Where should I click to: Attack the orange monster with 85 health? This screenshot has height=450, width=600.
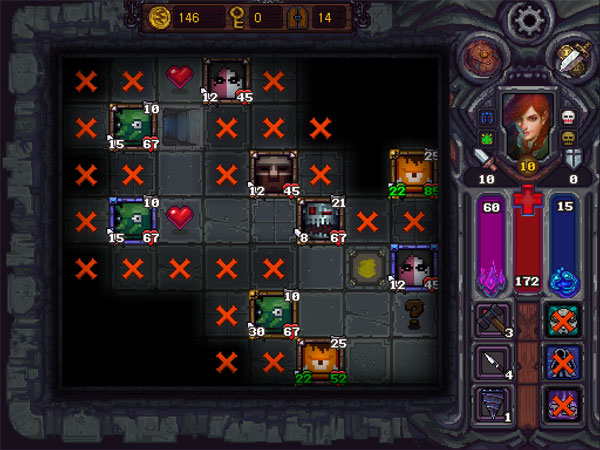coord(413,172)
